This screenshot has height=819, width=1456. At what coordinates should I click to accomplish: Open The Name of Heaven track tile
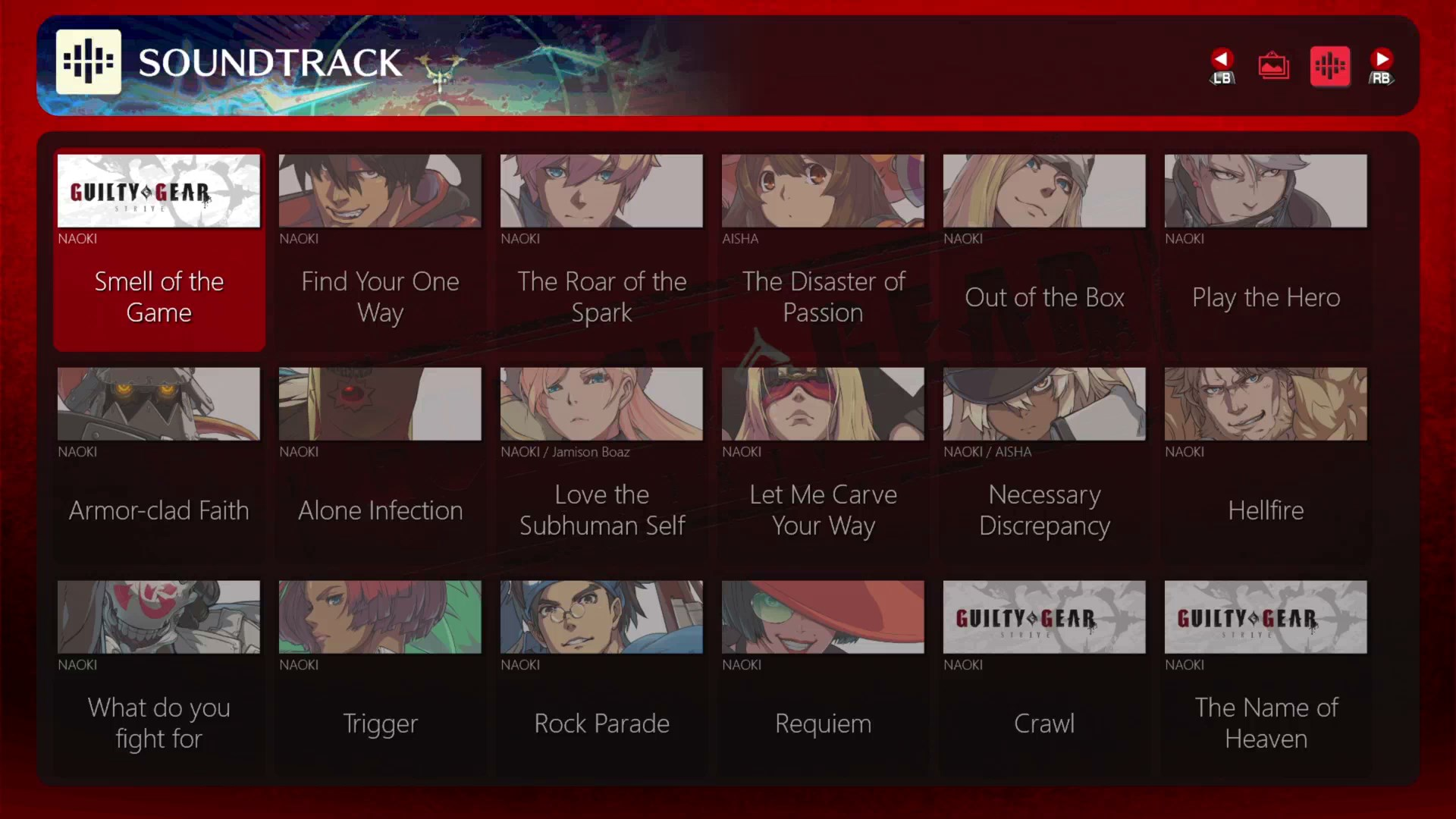coord(1266,676)
